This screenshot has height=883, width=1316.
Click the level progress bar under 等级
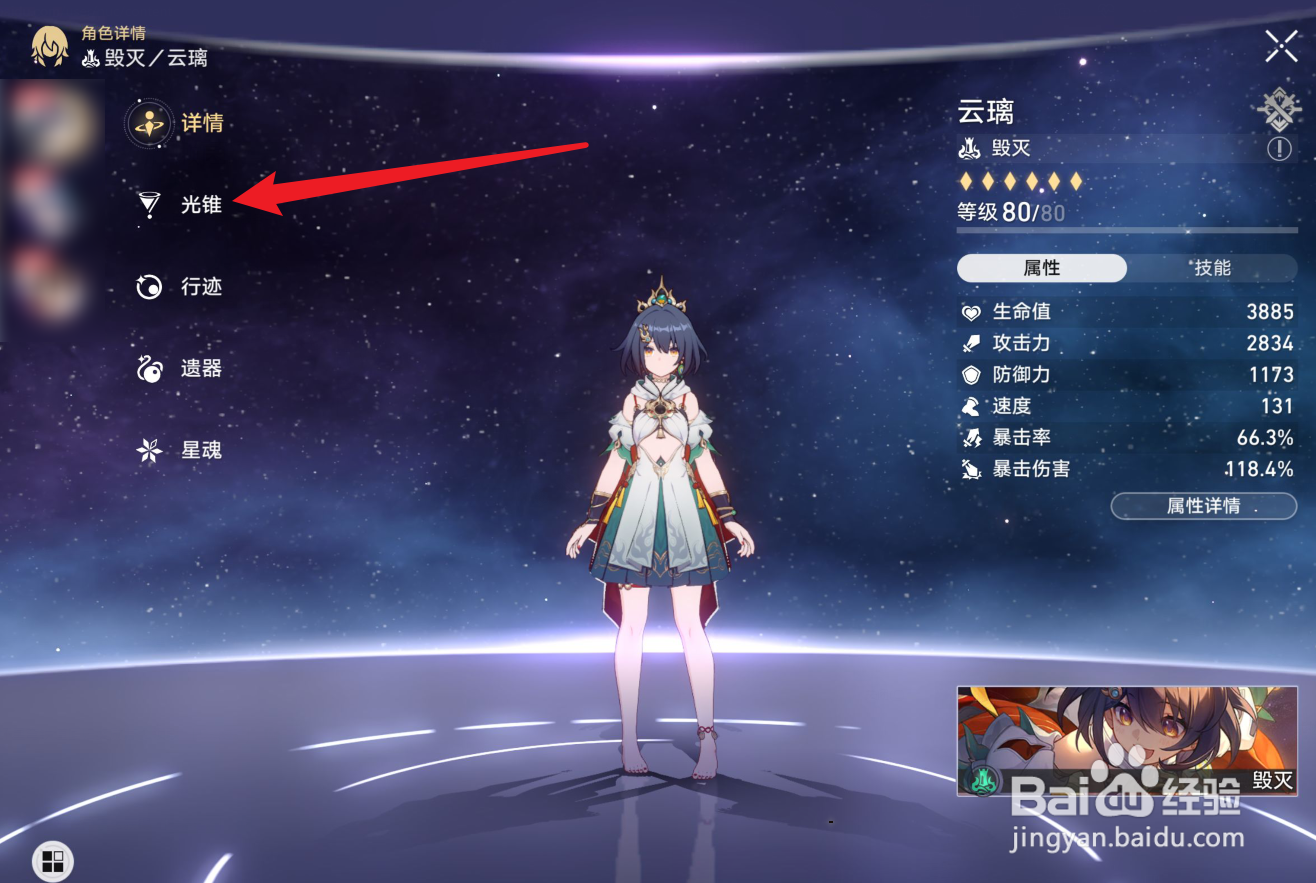click(1126, 232)
